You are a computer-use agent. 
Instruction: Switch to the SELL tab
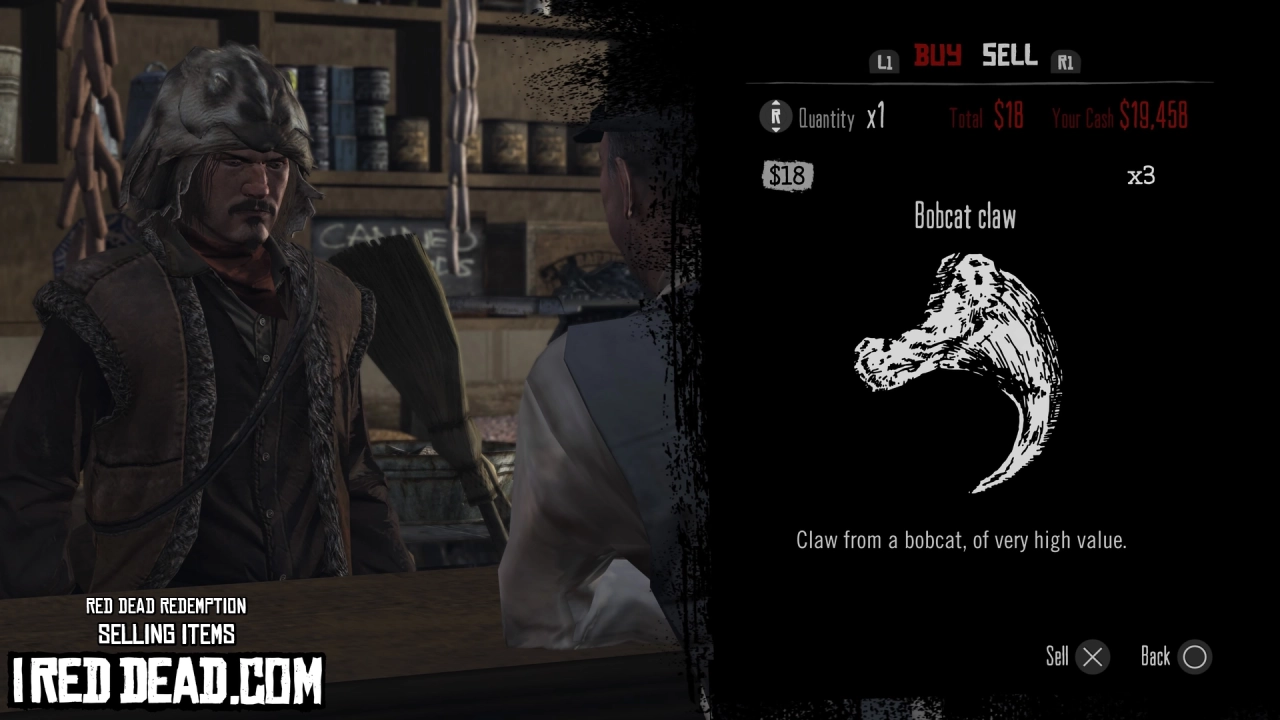tap(1008, 57)
